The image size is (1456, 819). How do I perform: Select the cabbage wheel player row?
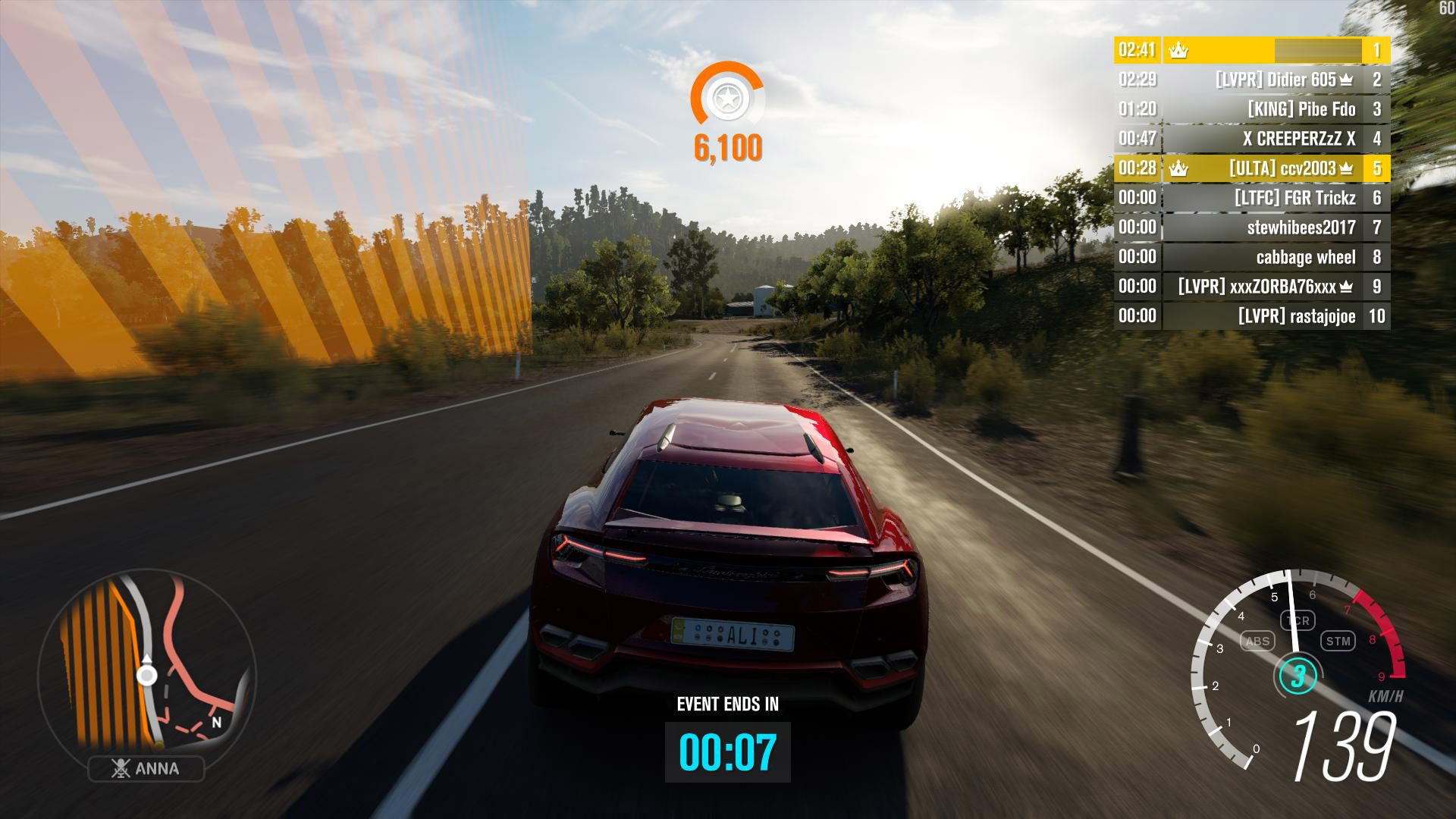click(x=1251, y=257)
